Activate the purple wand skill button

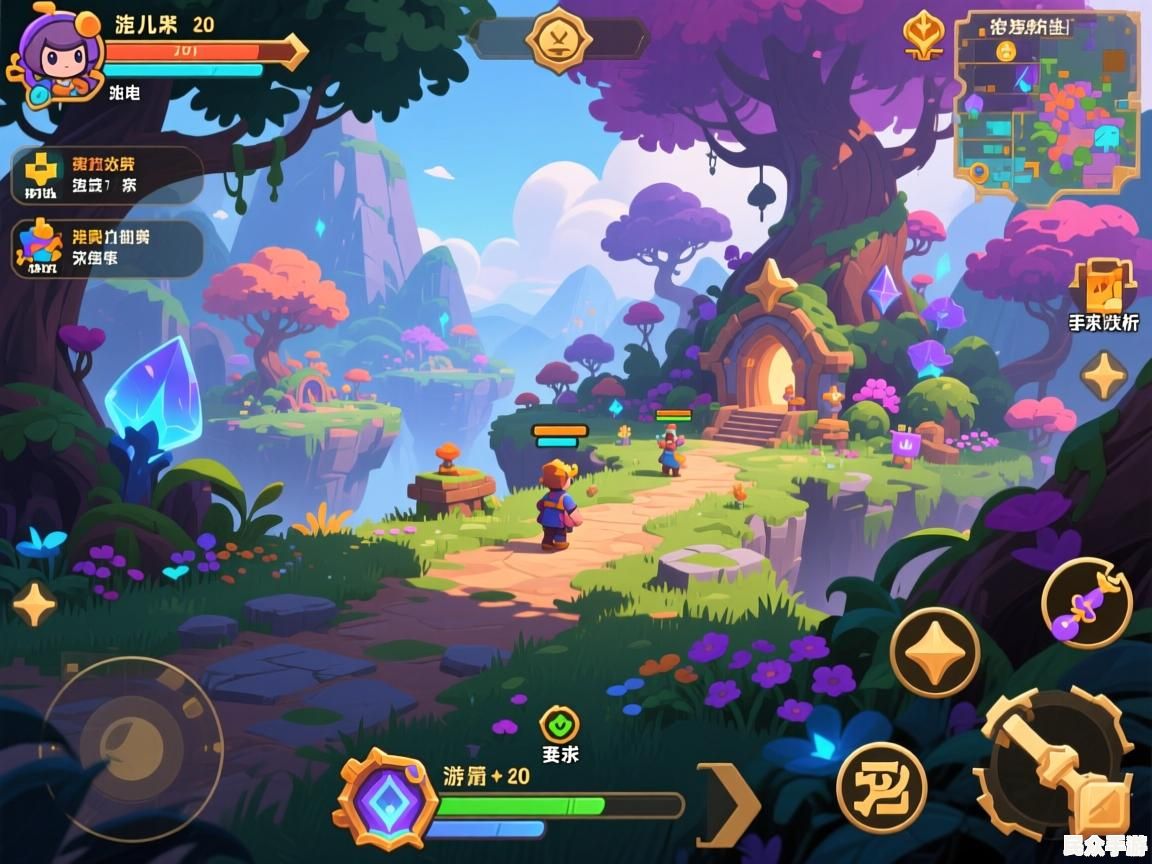1086,603
